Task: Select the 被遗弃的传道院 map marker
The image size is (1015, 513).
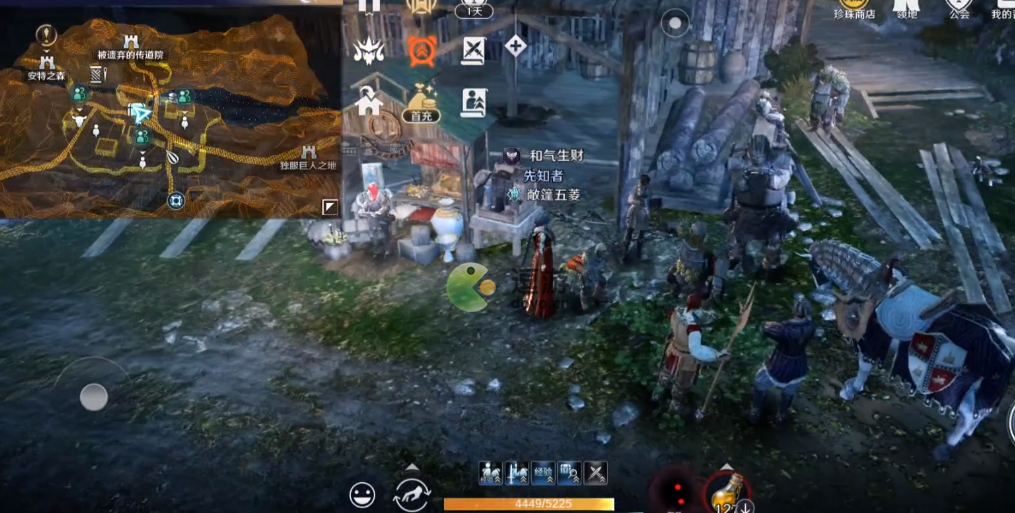Action: pyautogui.click(x=130, y=43)
